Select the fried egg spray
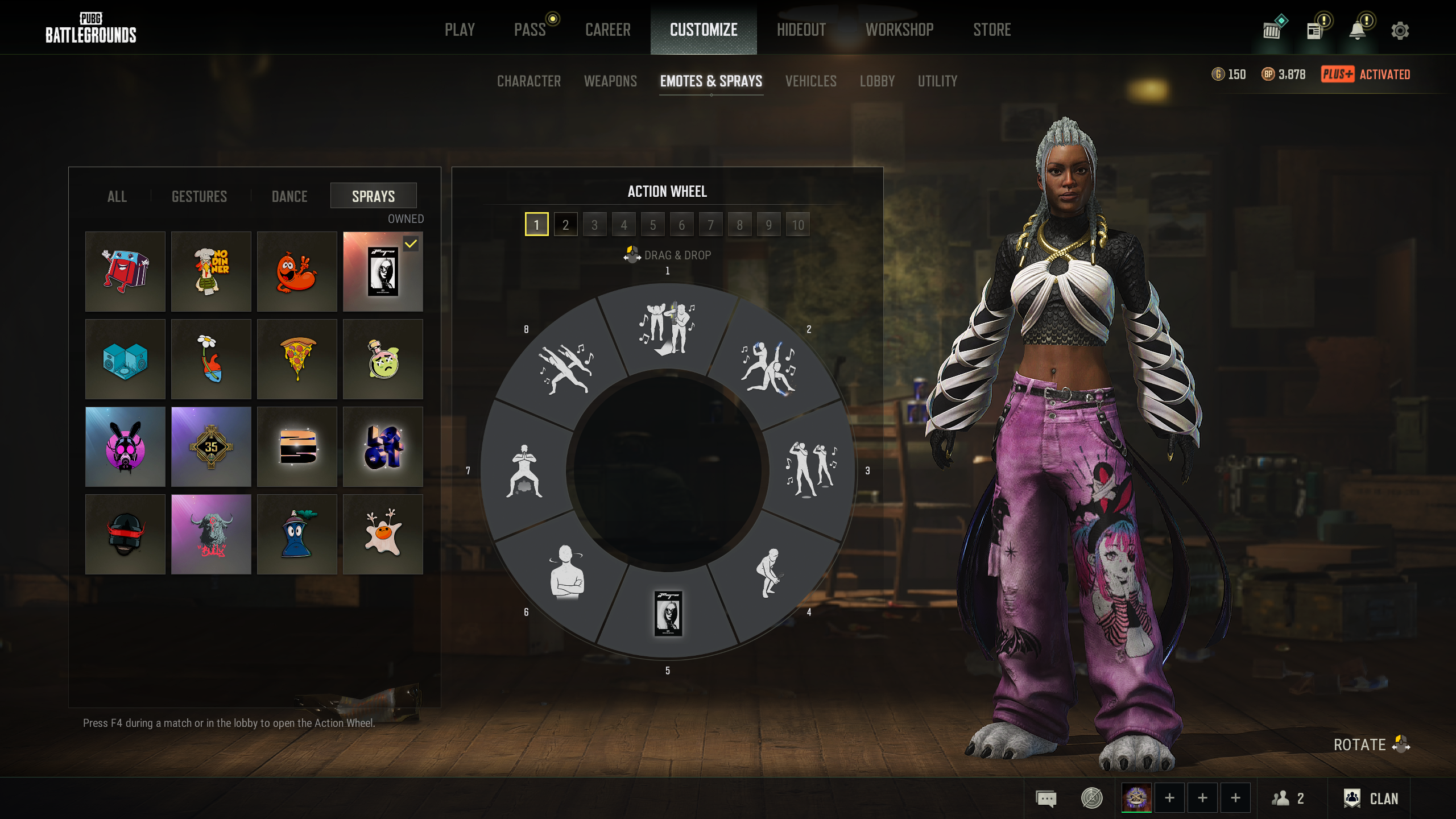This screenshot has height=819, width=1456. [383, 534]
